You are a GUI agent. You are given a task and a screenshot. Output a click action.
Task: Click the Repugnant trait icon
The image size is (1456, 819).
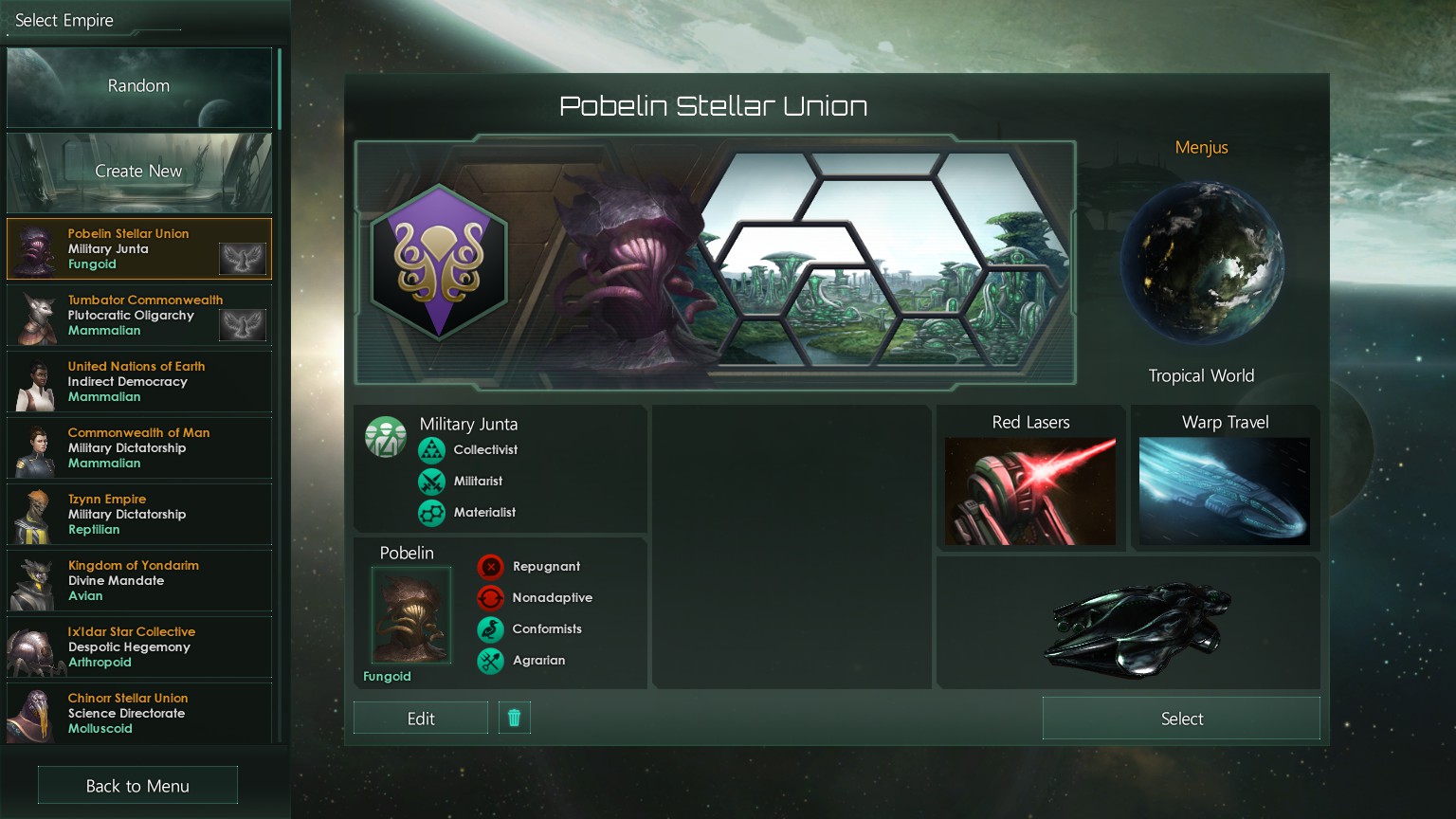[x=490, y=567]
